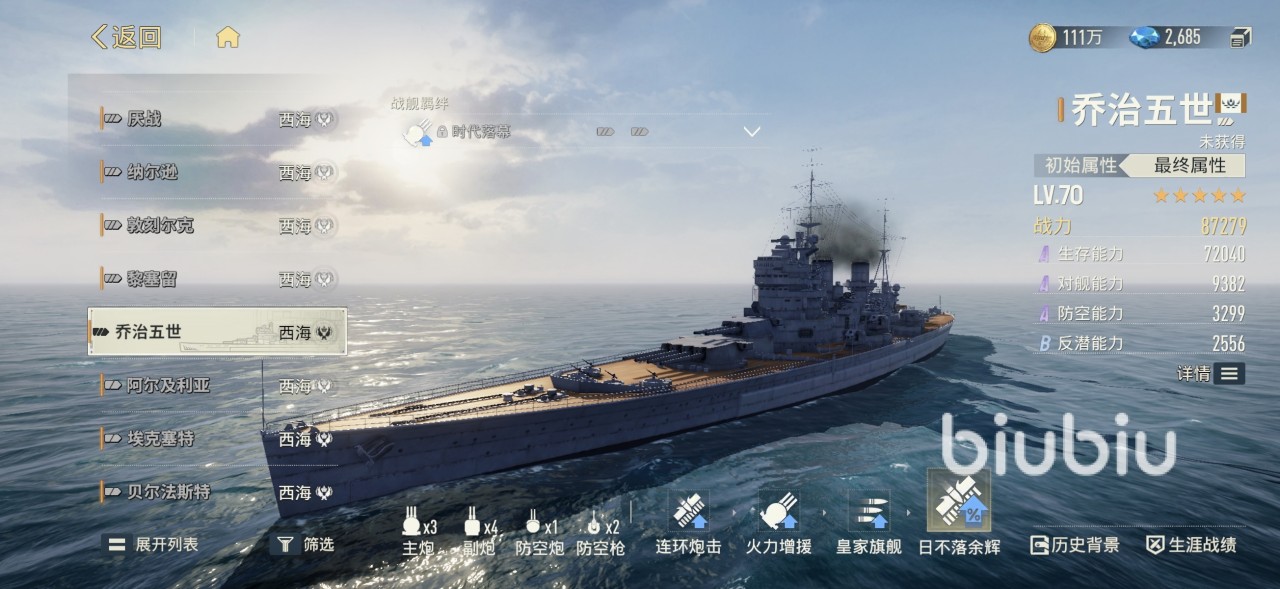Go back with the 返回 button
This screenshot has height=589, width=1280.
[x=126, y=38]
